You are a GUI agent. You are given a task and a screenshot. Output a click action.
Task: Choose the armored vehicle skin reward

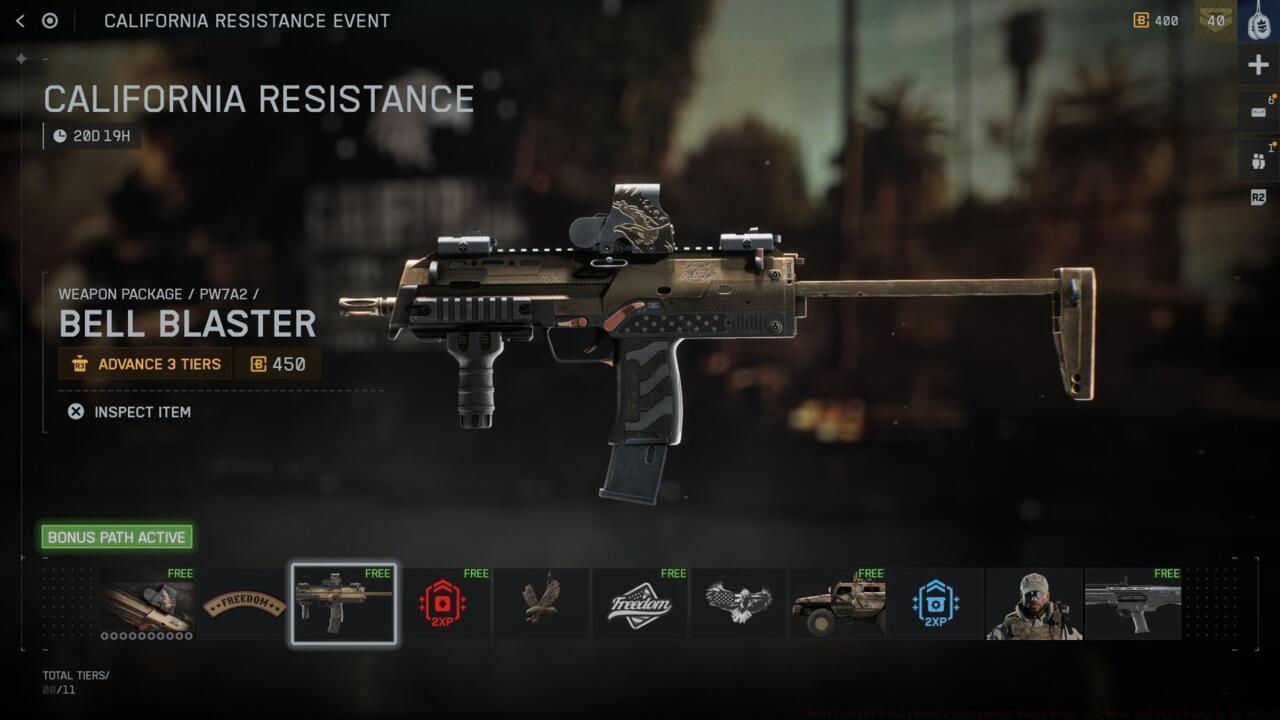click(x=837, y=604)
